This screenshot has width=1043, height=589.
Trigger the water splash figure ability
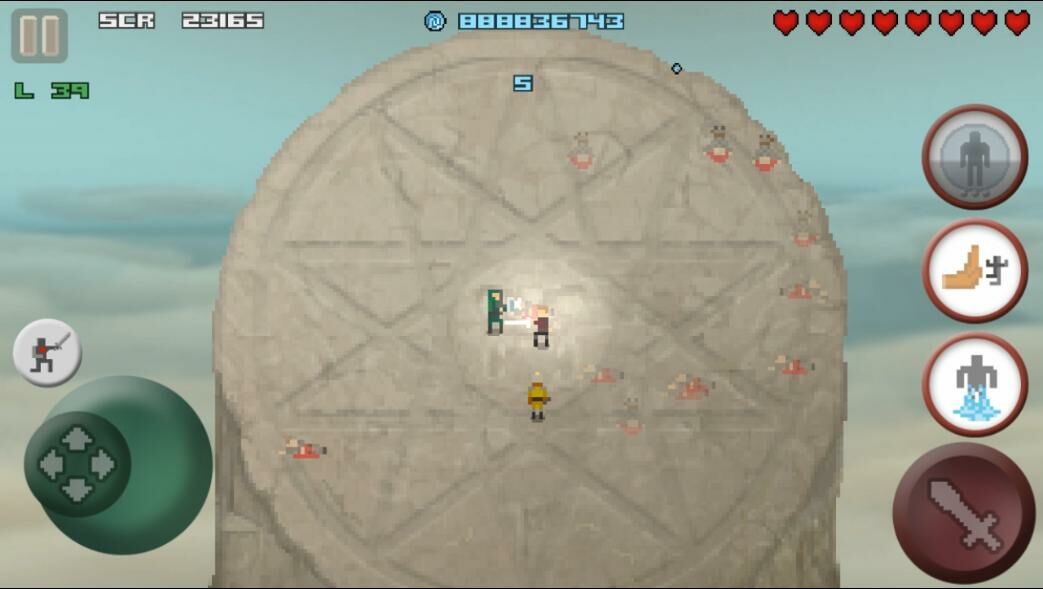pos(974,385)
